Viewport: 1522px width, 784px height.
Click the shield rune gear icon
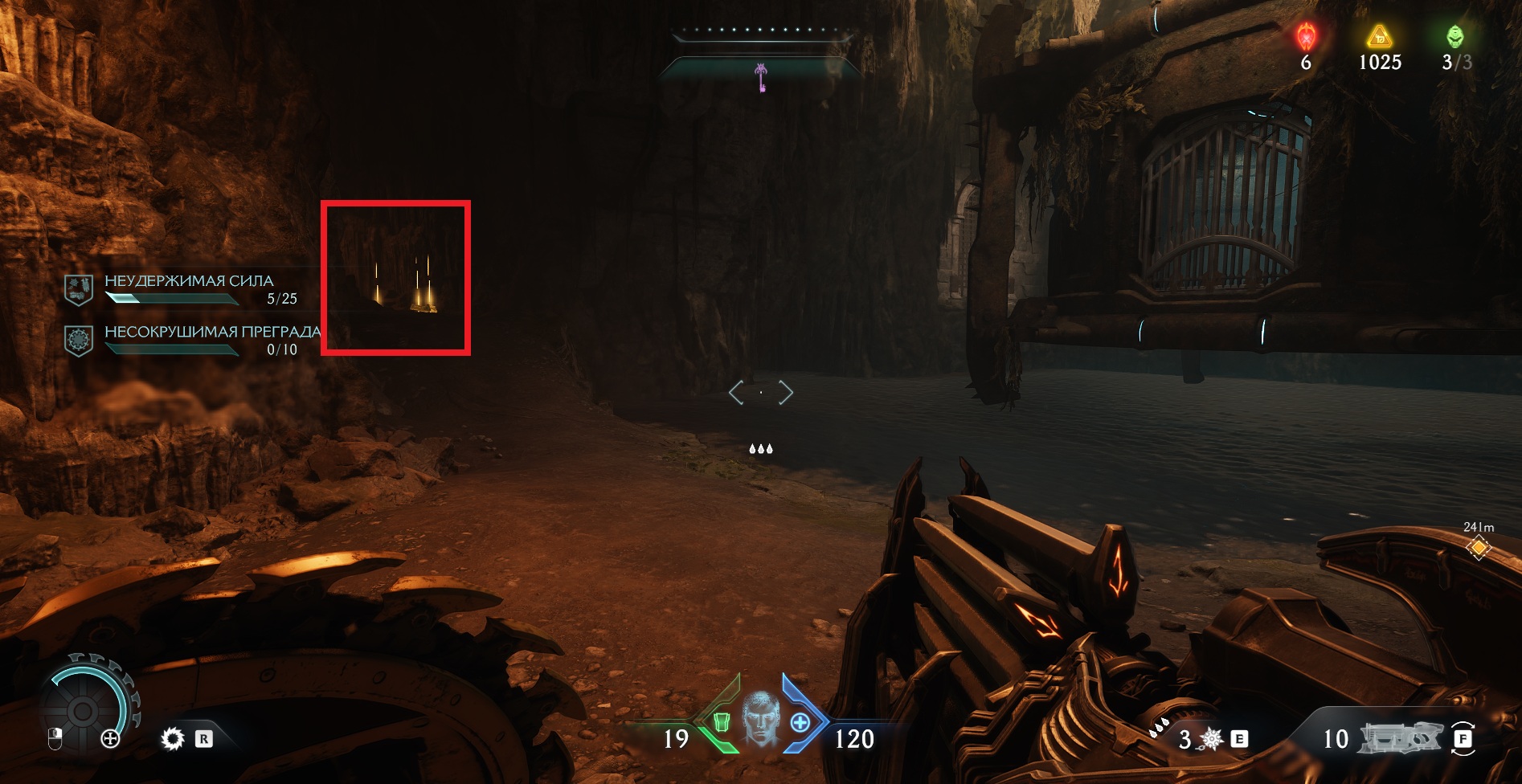pyautogui.click(x=173, y=738)
